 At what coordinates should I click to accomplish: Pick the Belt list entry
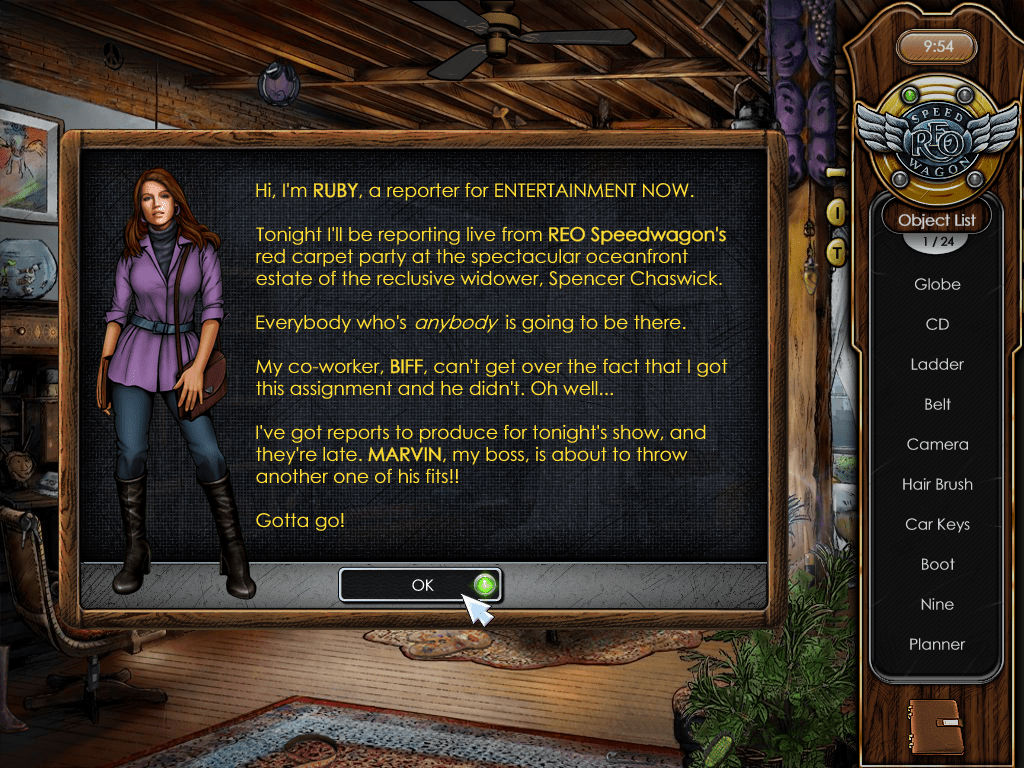tap(937, 405)
